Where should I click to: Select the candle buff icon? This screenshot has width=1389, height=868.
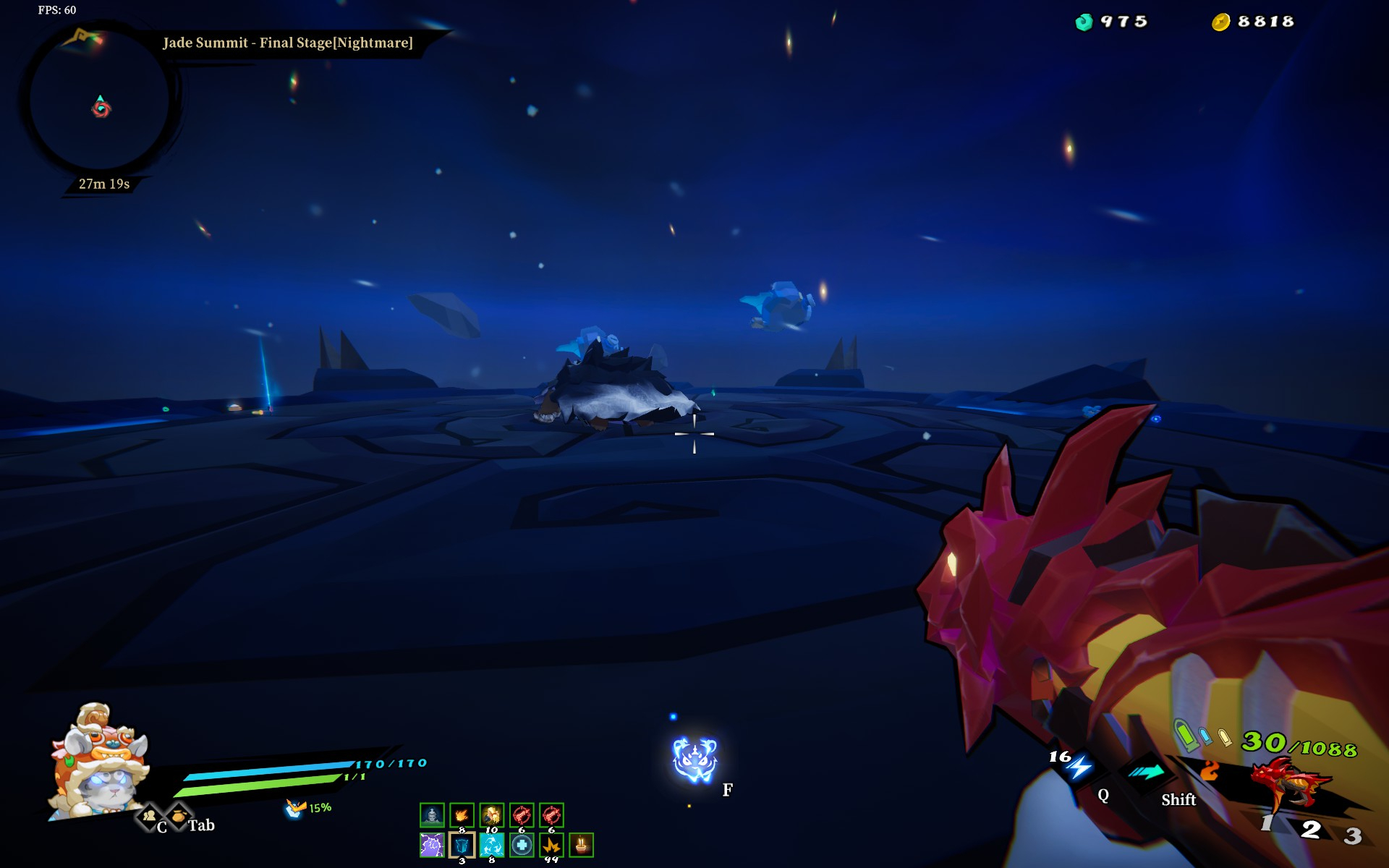click(581, 845)
